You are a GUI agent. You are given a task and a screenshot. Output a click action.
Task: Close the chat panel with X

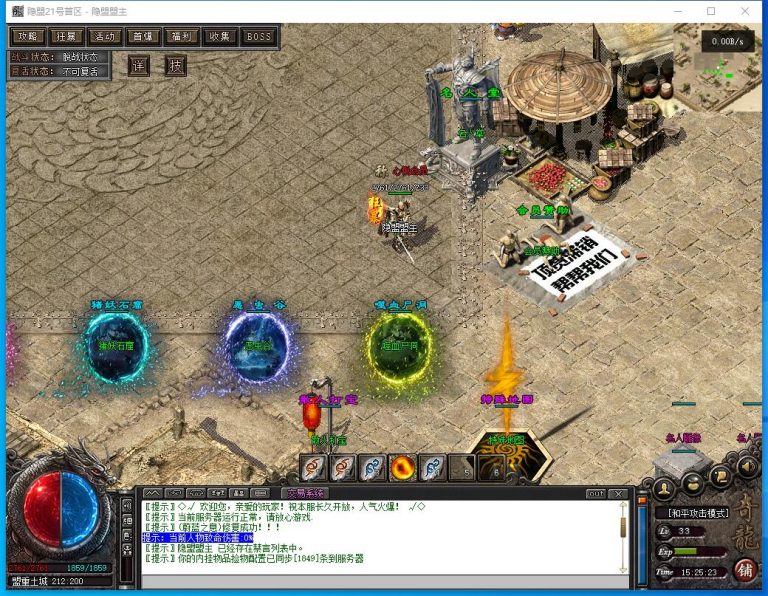coord(619,493)
